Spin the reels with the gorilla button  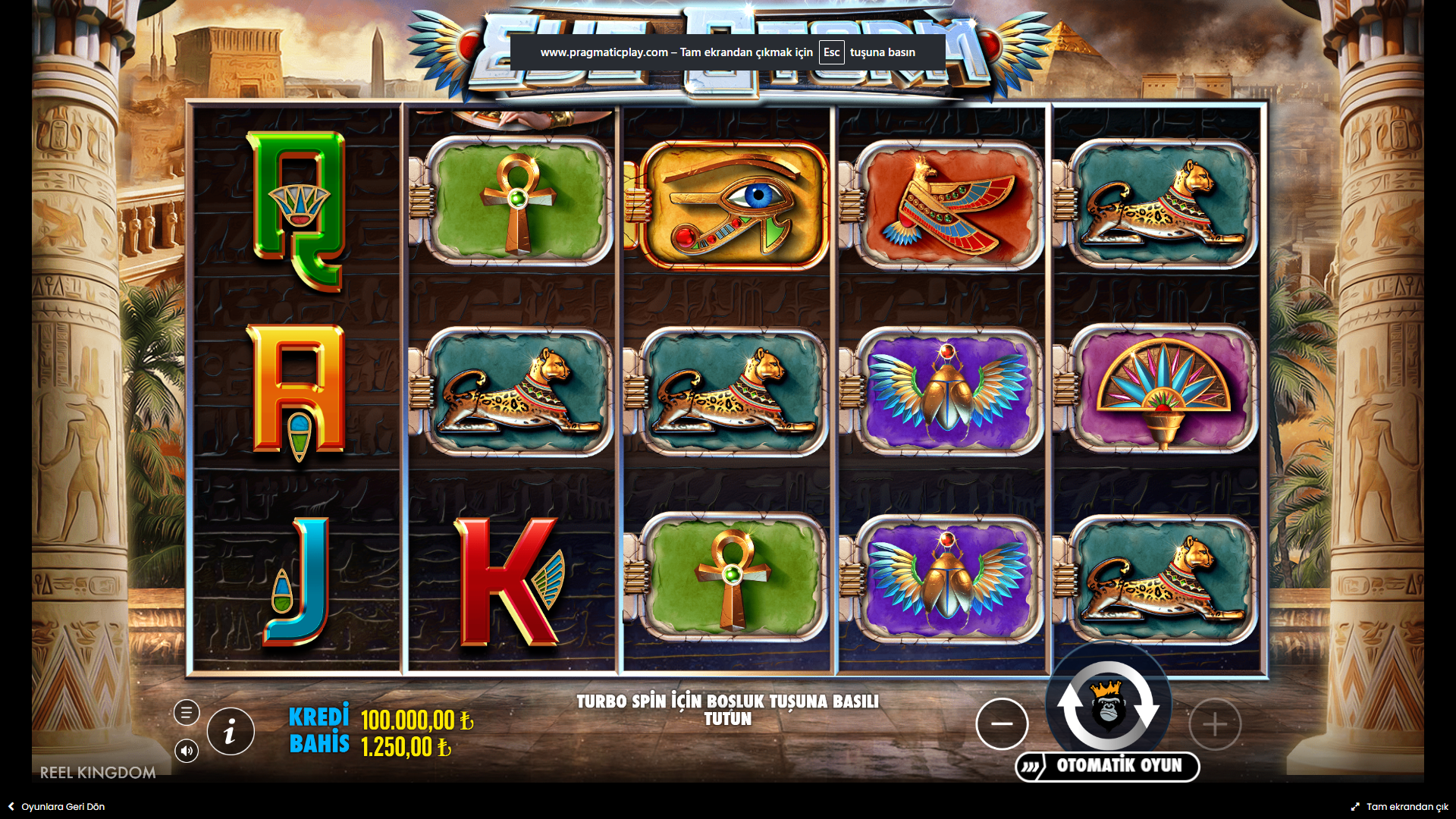coord(1108,705)
